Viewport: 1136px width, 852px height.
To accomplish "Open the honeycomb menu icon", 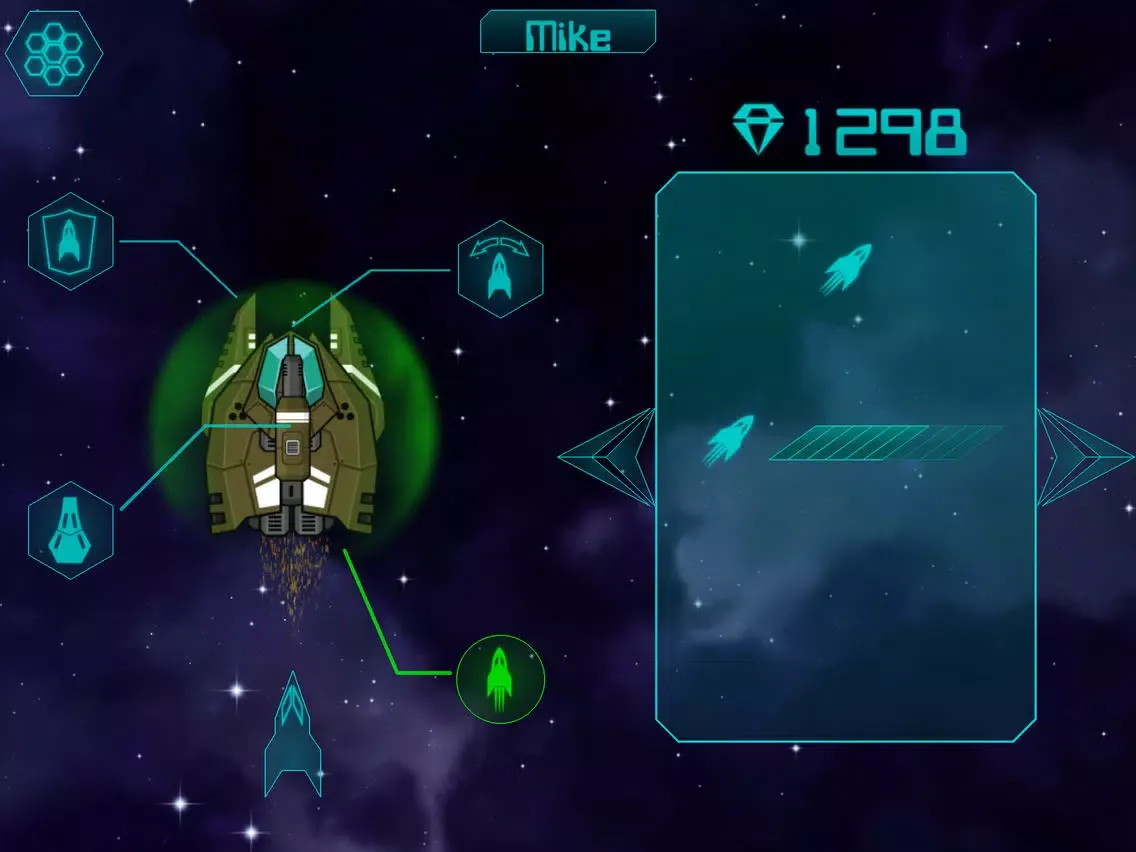I will point(54,54).
